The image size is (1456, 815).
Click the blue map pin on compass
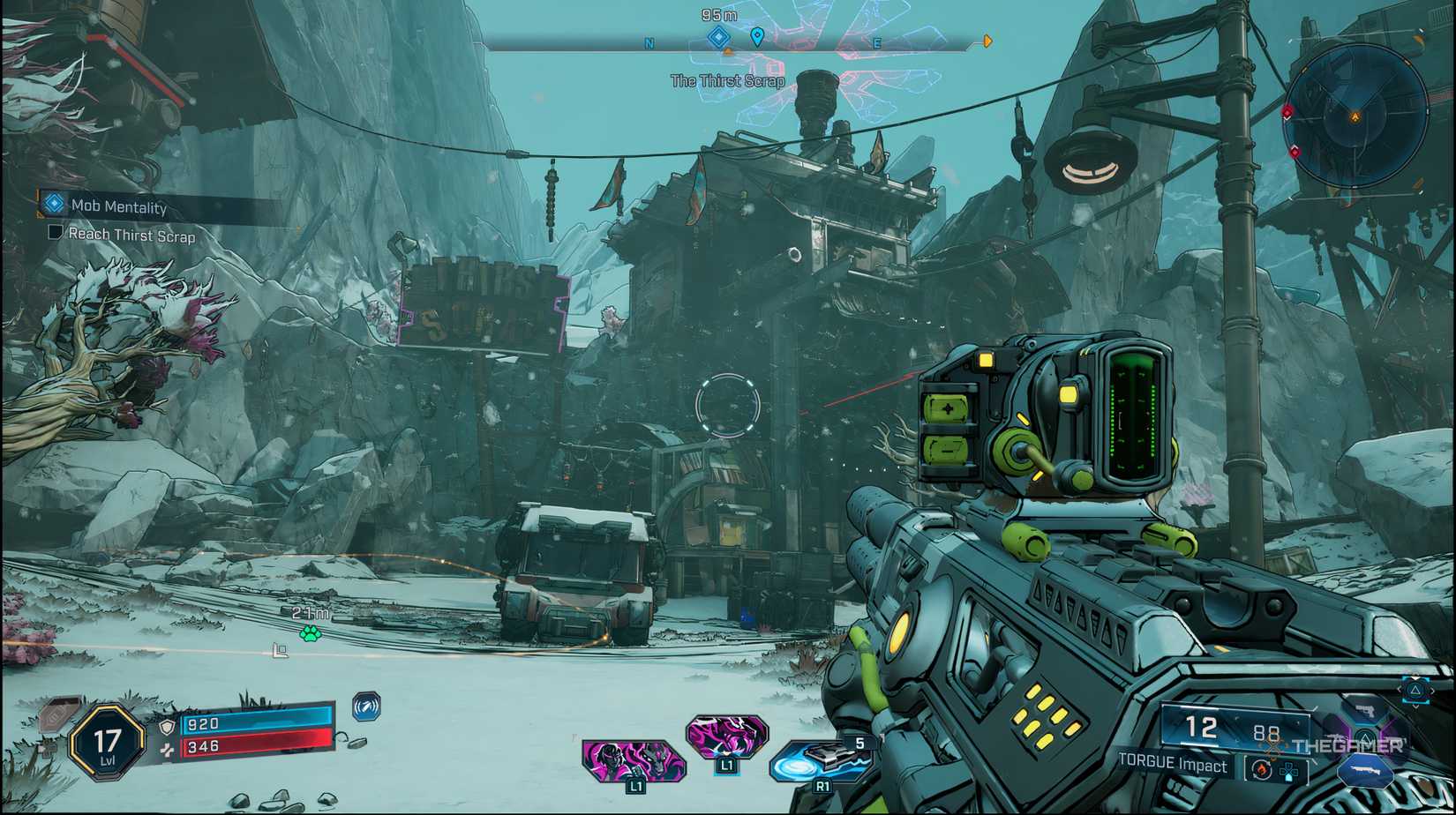point(757,37)
